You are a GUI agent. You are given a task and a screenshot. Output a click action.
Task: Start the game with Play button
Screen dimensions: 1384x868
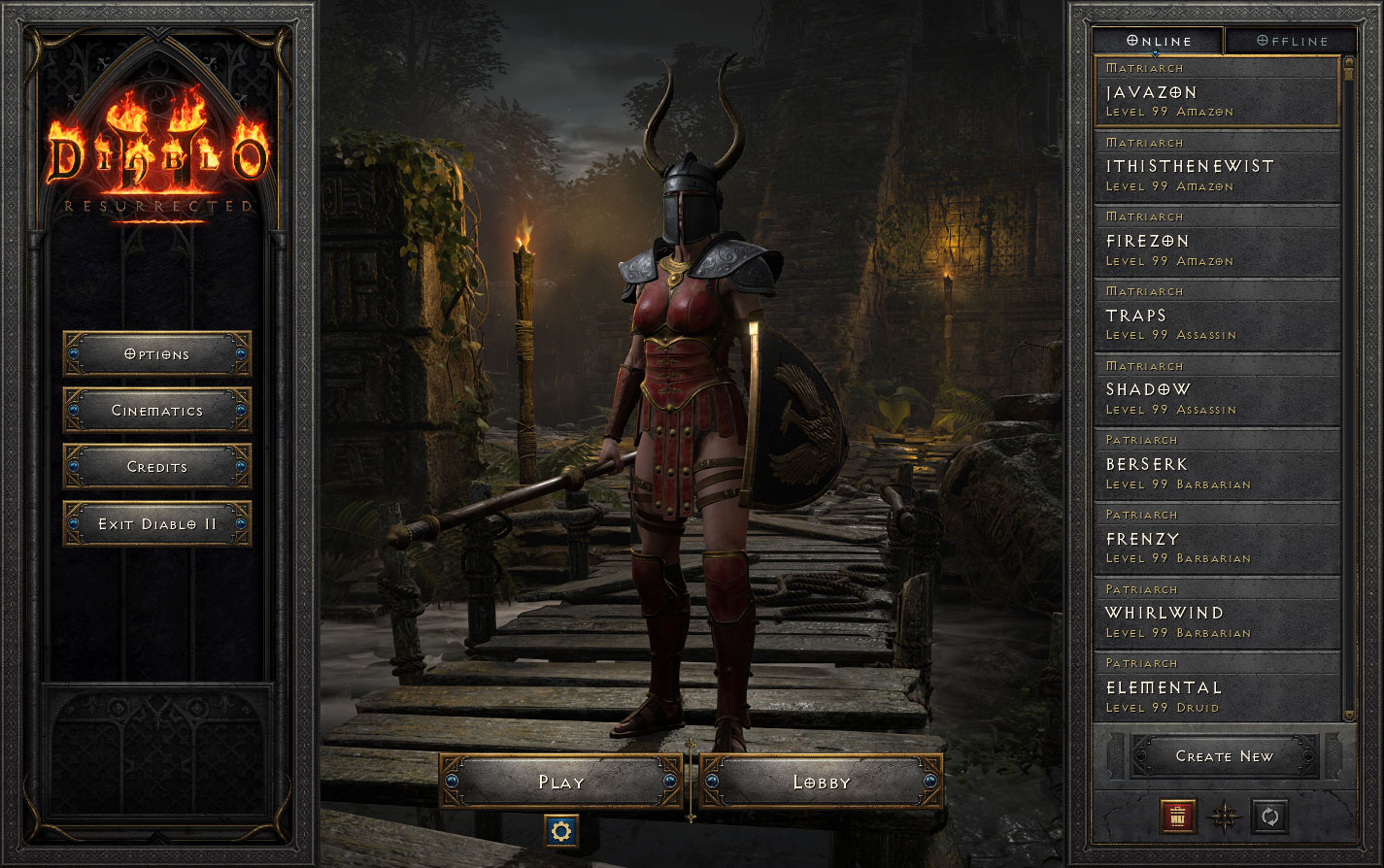[x=561, y=783]
